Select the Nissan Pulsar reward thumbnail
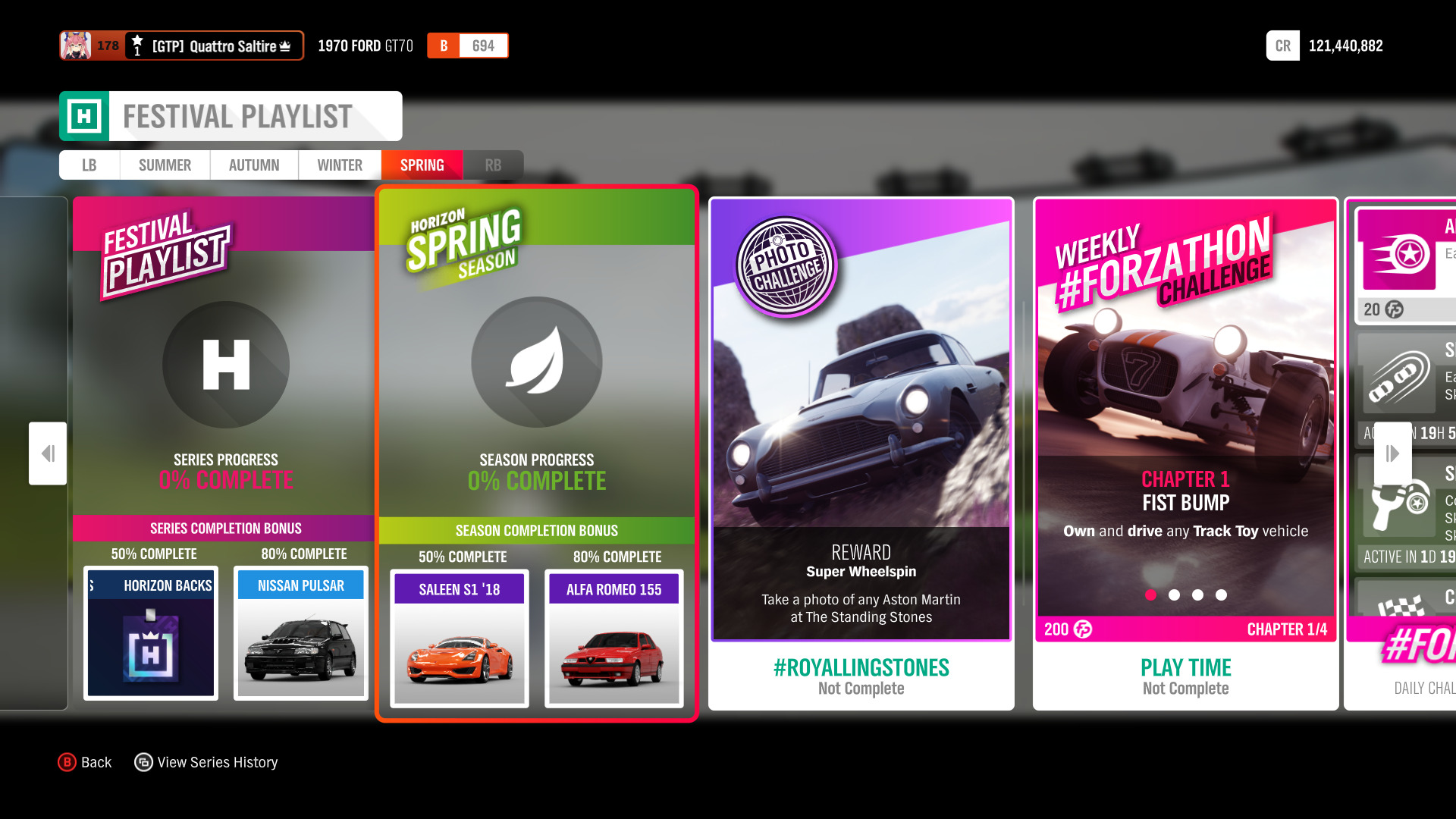Image resolution: width=1456 pixels, height=819 pixels. [300, 633]
